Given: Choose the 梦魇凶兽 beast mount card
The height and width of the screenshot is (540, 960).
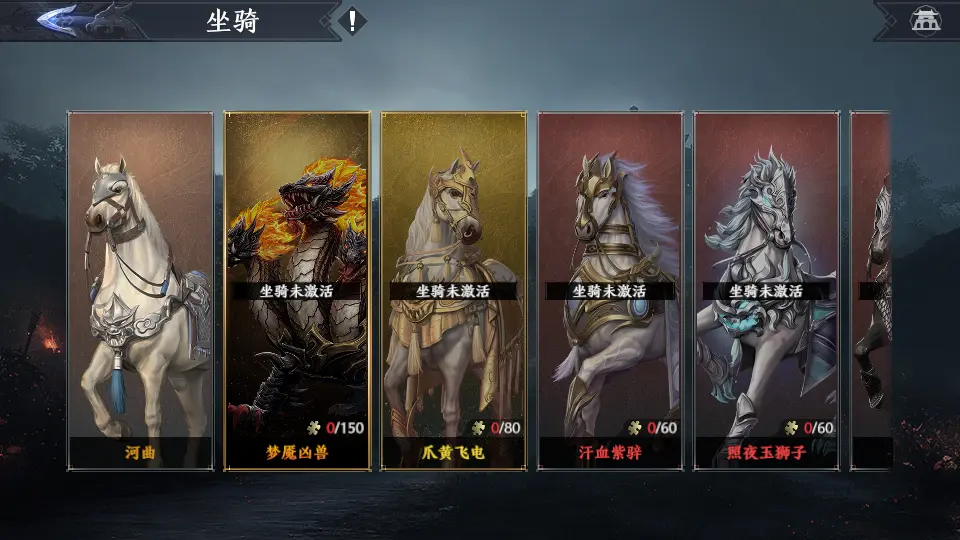Looking at the screenshot, I should click(297, 290).
